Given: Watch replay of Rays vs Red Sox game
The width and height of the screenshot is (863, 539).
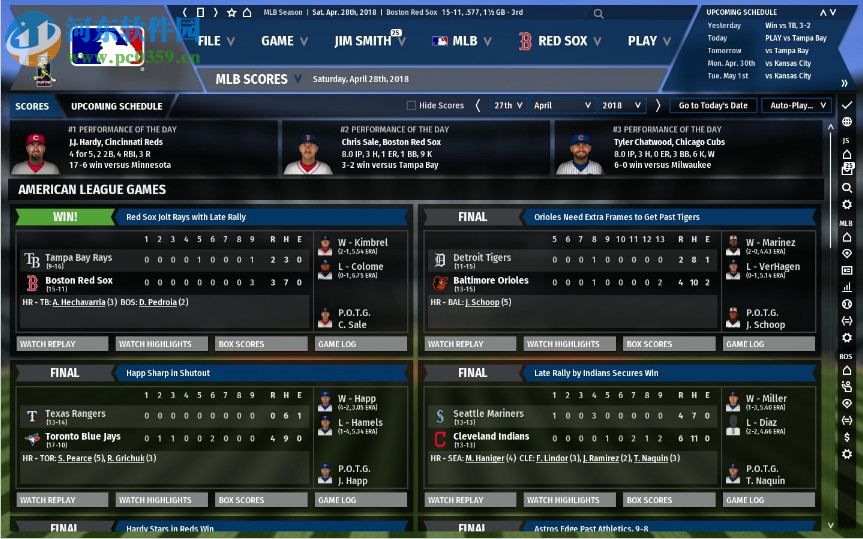Looking at the screenshot, I should (x=62, y=344).
